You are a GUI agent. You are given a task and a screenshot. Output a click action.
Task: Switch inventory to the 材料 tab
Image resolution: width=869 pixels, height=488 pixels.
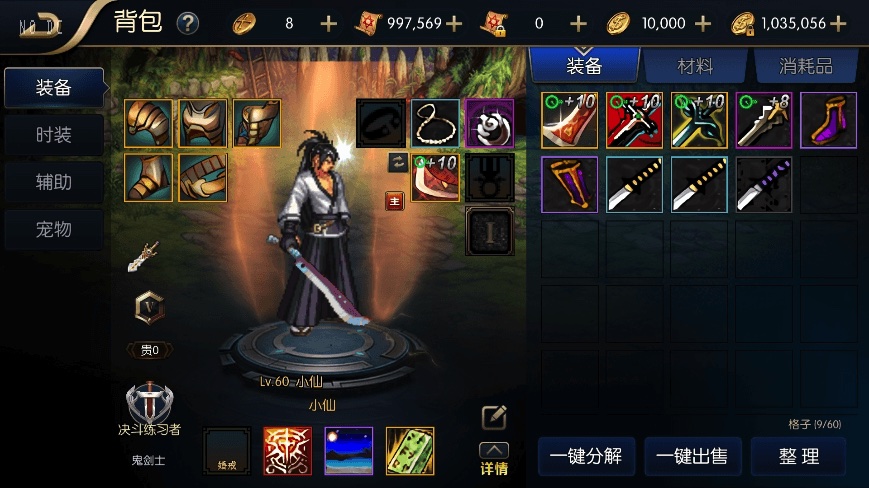(x=695, y=66)
